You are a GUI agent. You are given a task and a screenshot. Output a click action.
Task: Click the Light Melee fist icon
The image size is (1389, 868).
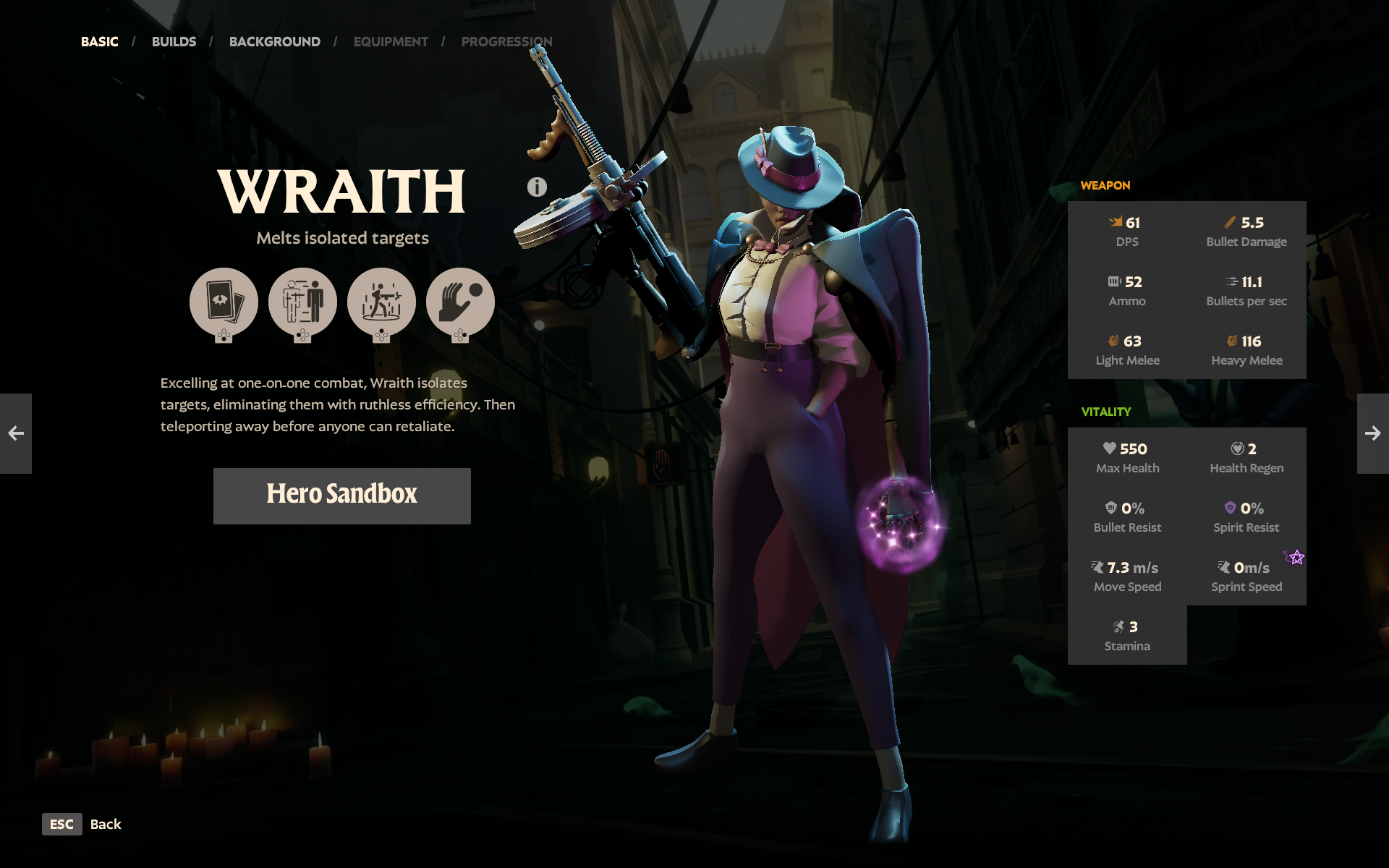pyautogui.click(x=1115, y=341)
